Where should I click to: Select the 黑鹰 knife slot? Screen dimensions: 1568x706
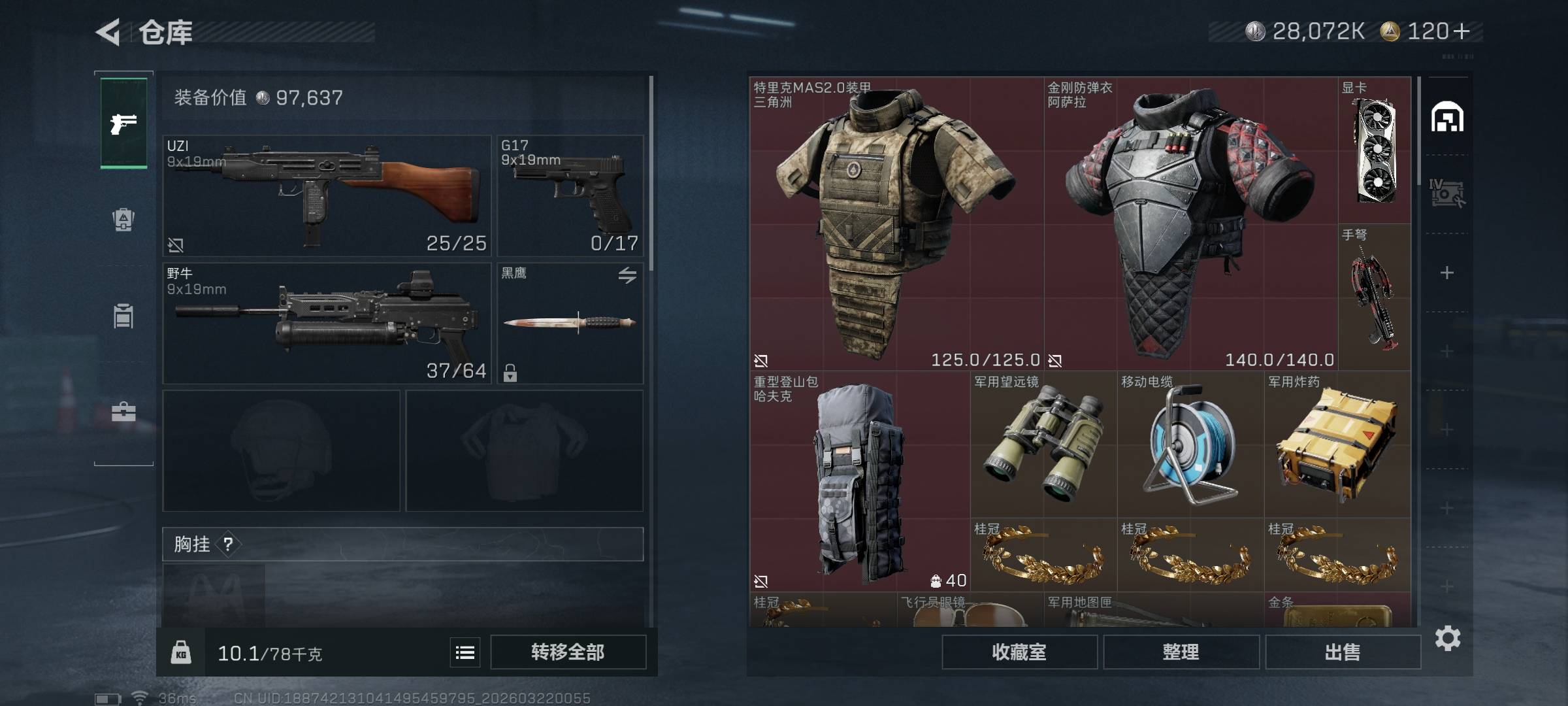coord(570,323)
